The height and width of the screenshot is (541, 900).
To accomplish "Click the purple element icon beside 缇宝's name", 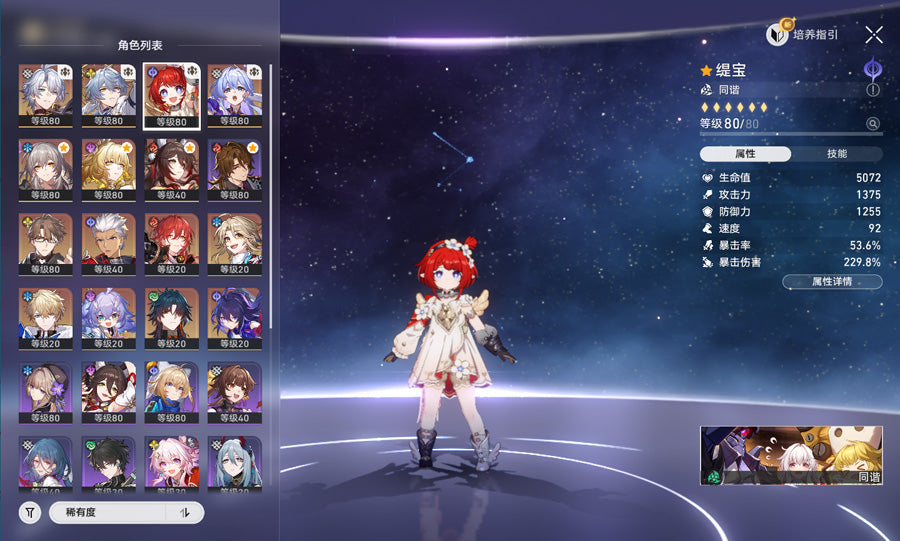I will [873, 70].
